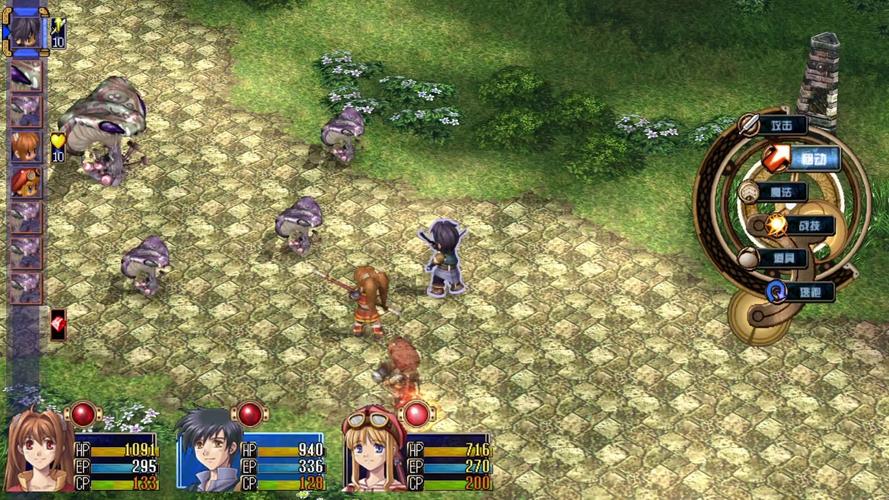Click the blonde goggles girl's party portrait
Viewport: 889px width, 500px height.
(x=373, y=449)
